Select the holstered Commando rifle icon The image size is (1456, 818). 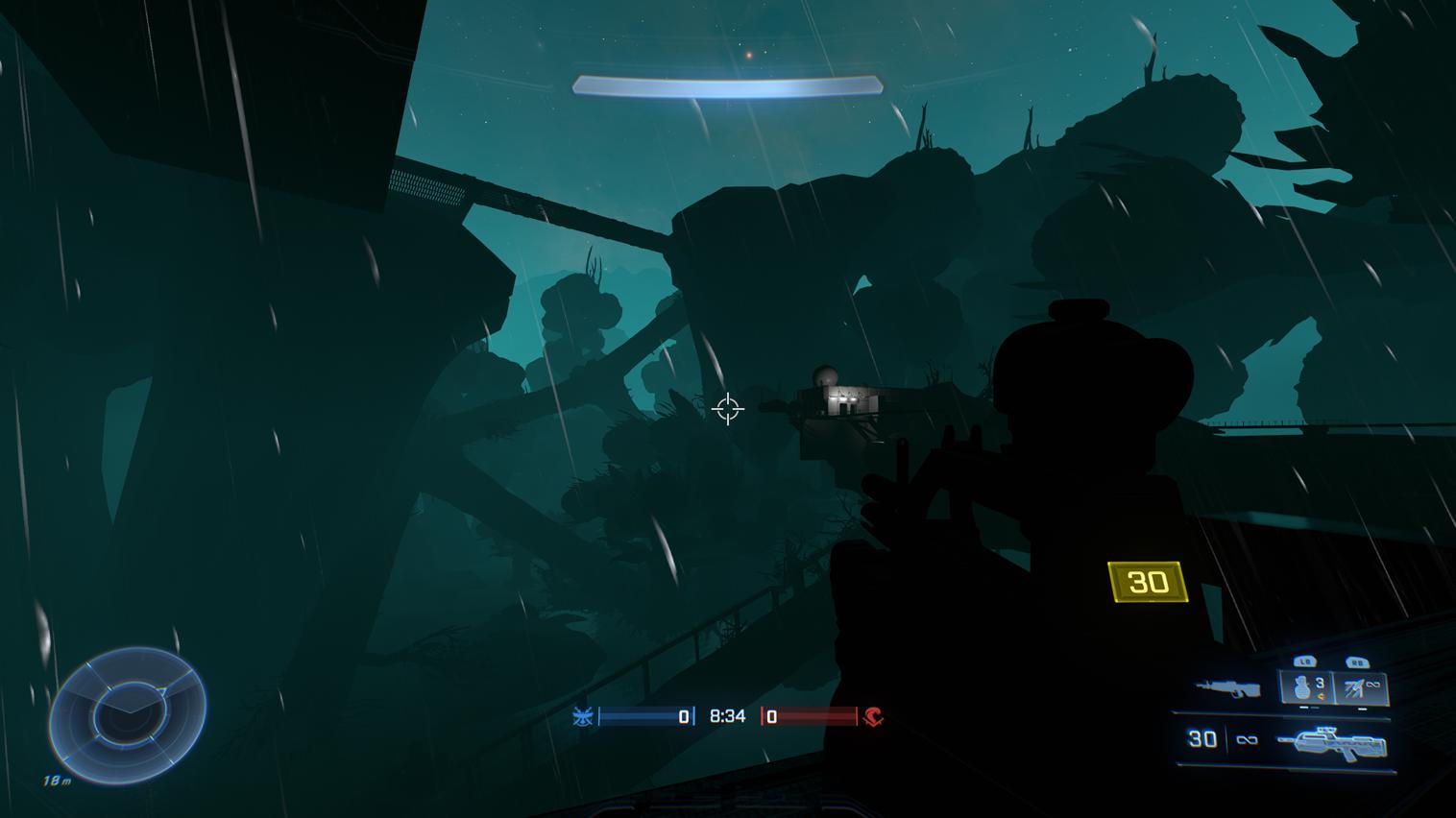coord(1227,687)
